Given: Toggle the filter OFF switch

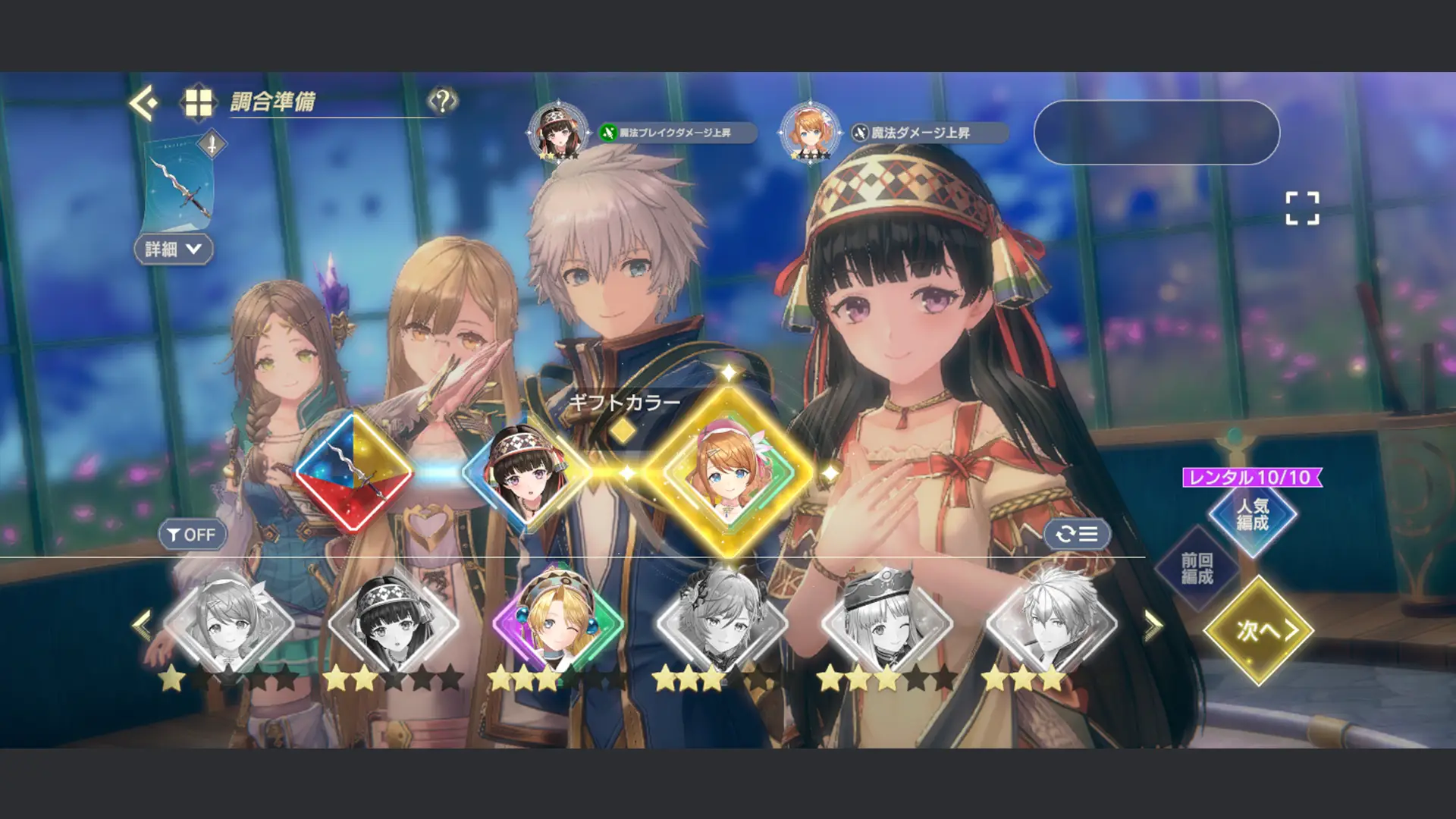Looking at the screenshot, I should coord(192,535).
